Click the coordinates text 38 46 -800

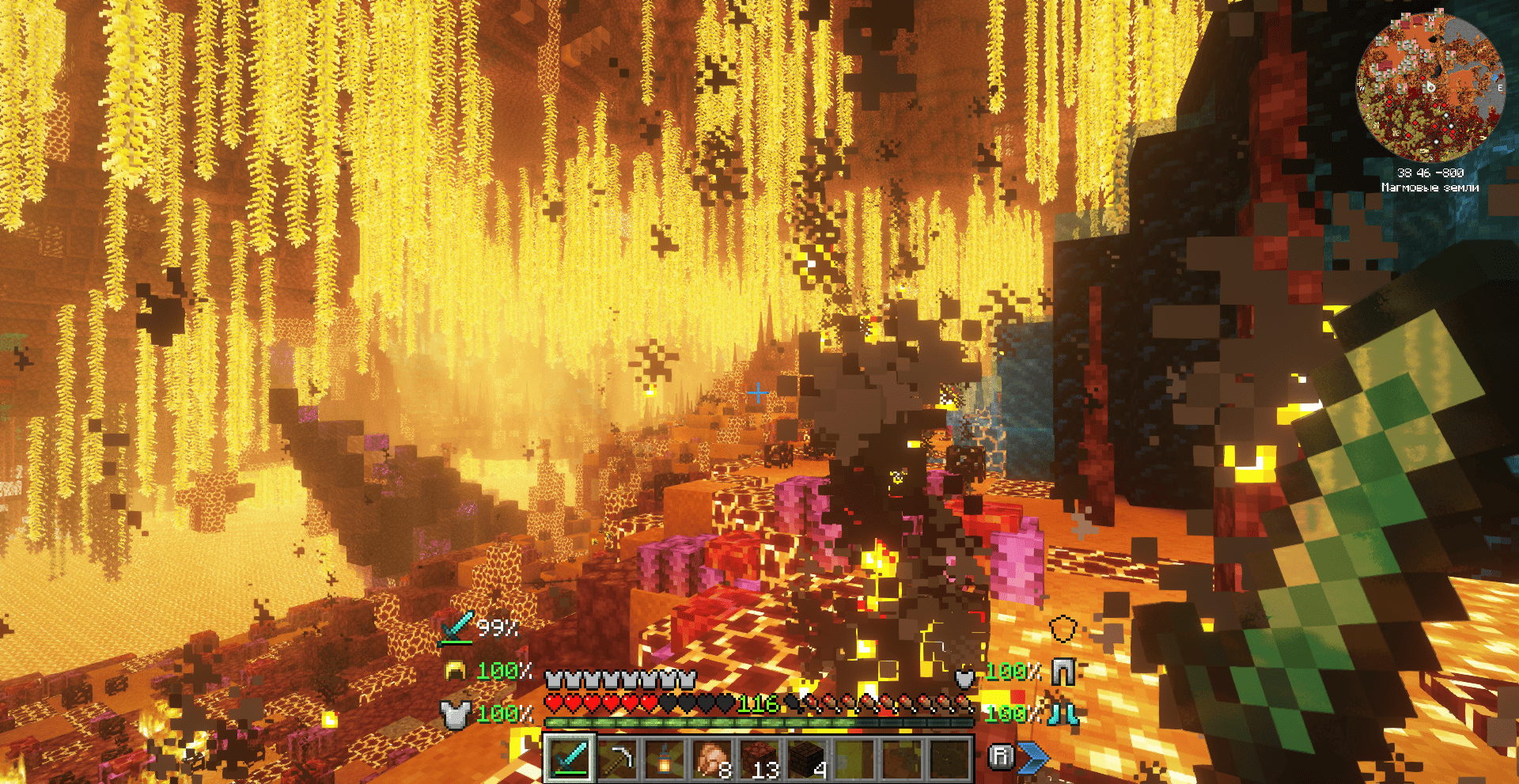[x=1431, y=173]
